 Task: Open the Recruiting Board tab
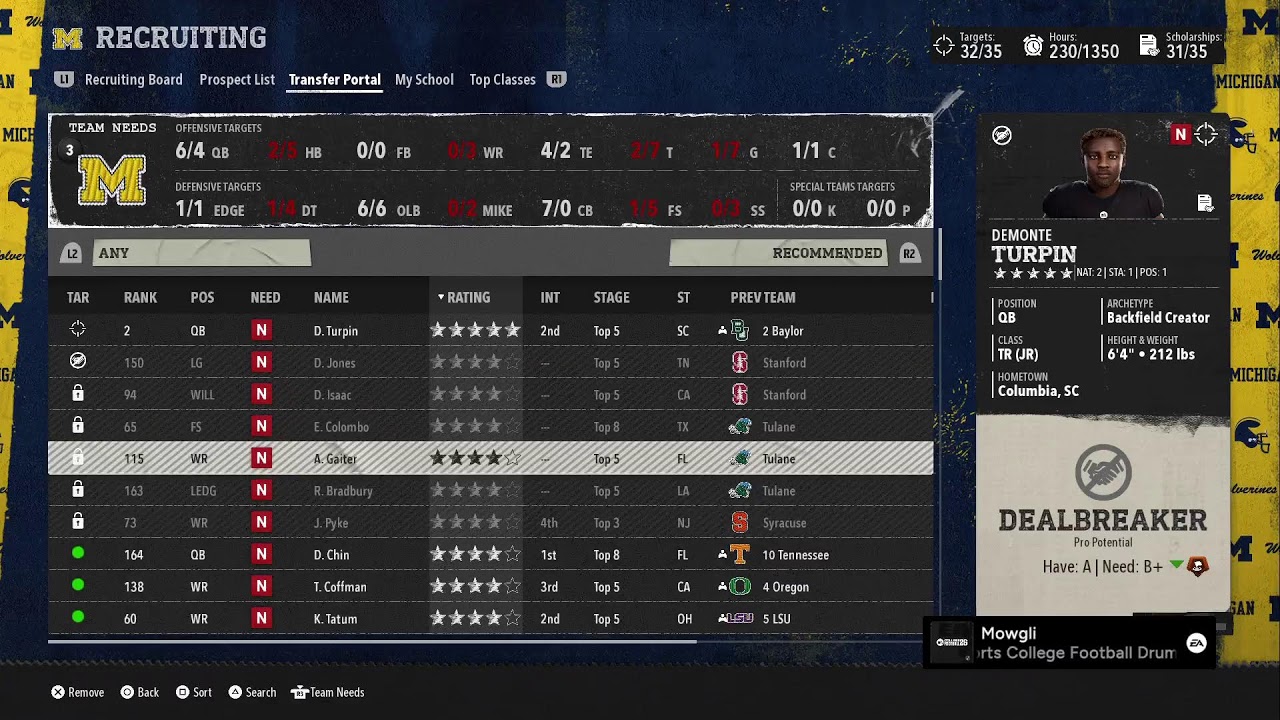click(x=133, y=80)
